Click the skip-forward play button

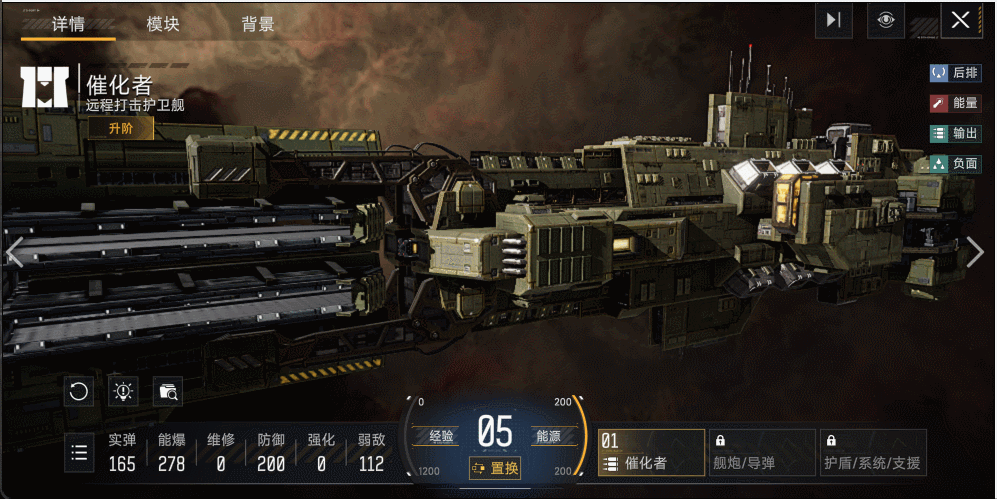tap(834, 21)
